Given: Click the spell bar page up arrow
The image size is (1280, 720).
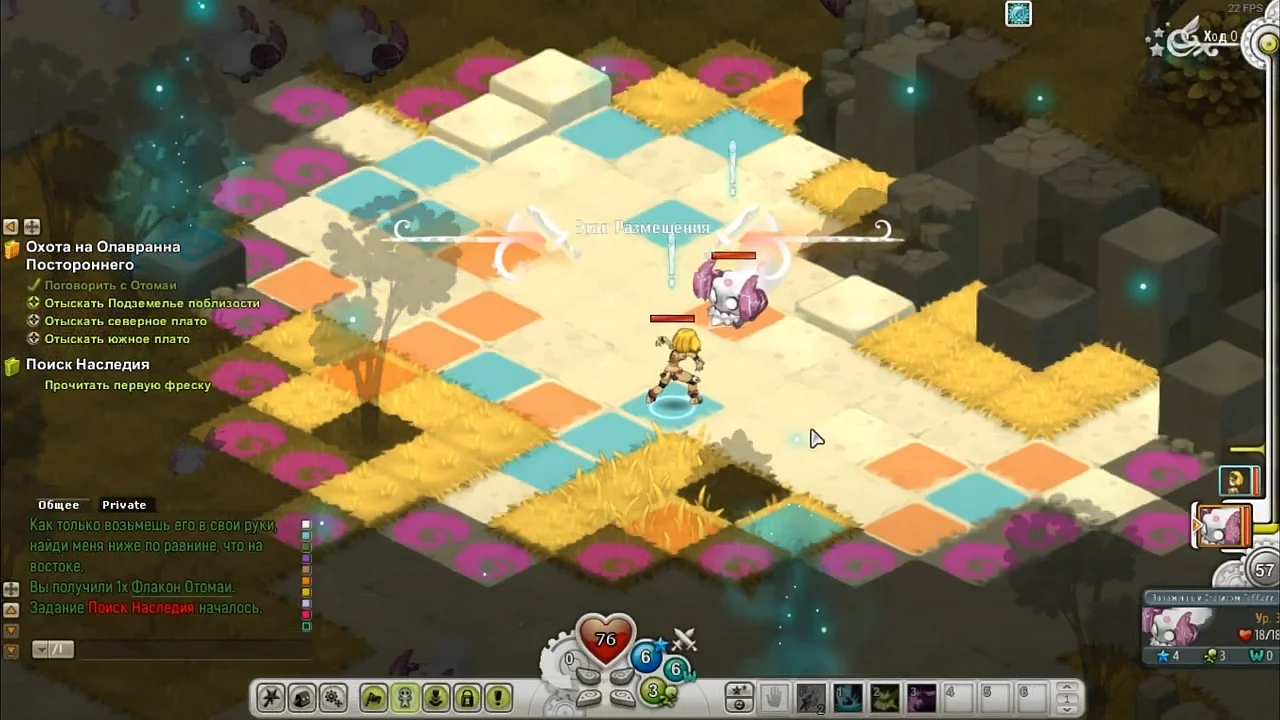Looking at the screenshot, I should click(x=1069, y=689).
